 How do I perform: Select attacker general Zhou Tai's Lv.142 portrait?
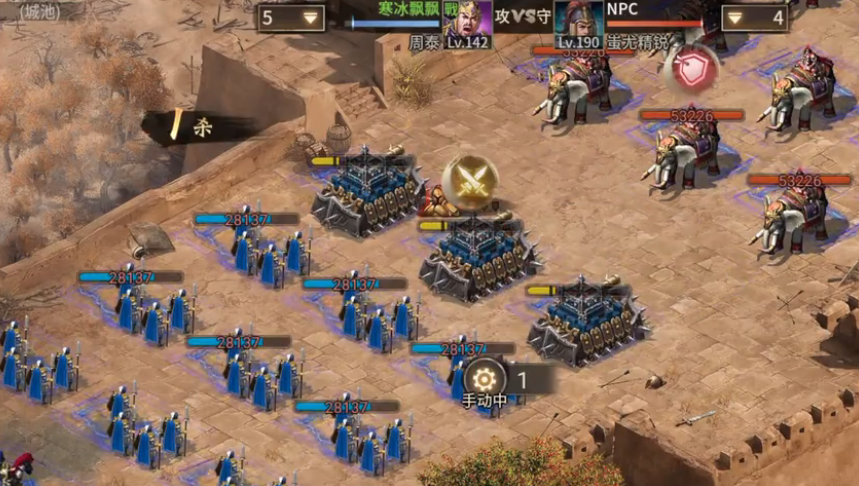coord(467,23)
